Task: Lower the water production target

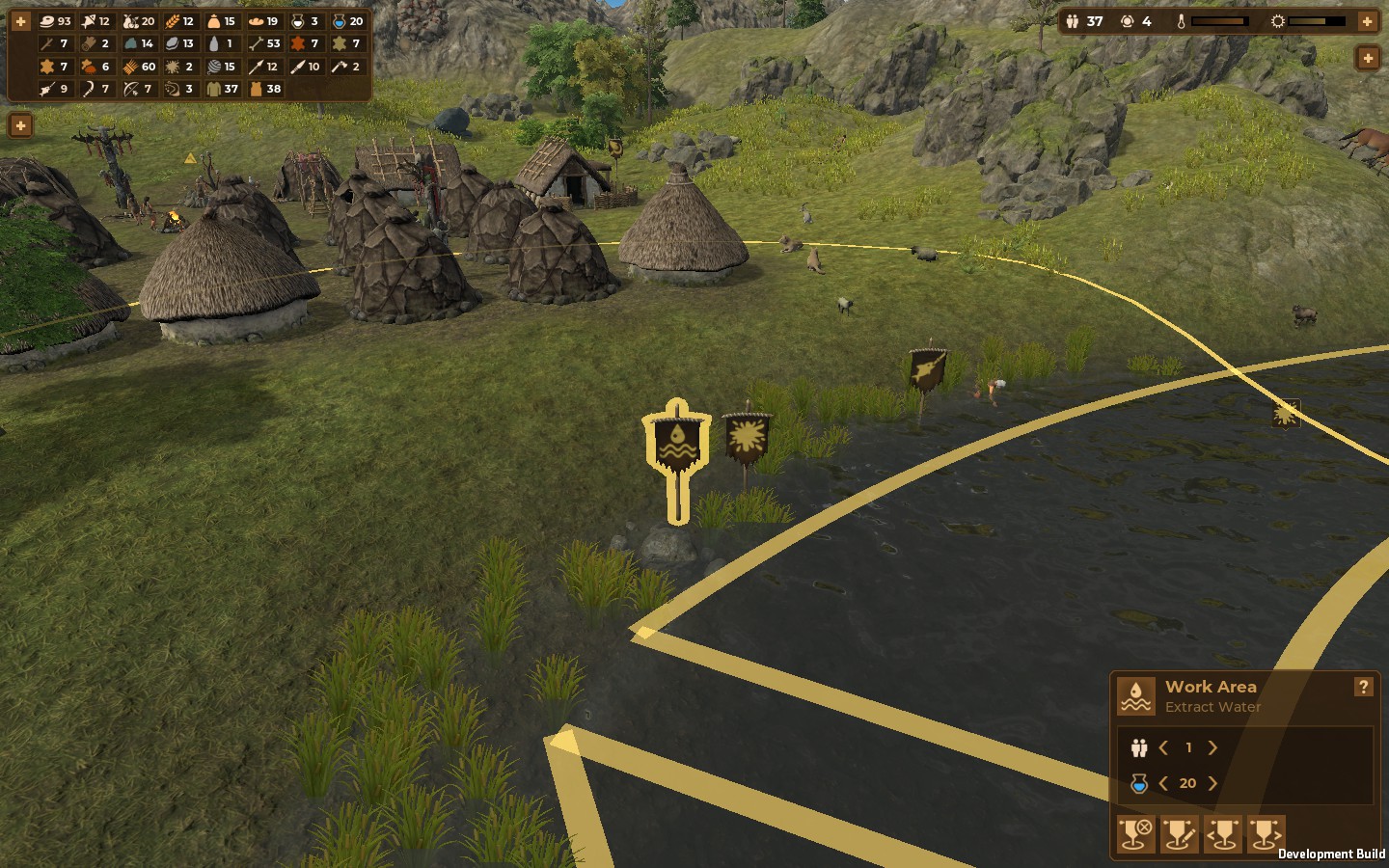Action: click(1163, 783)
